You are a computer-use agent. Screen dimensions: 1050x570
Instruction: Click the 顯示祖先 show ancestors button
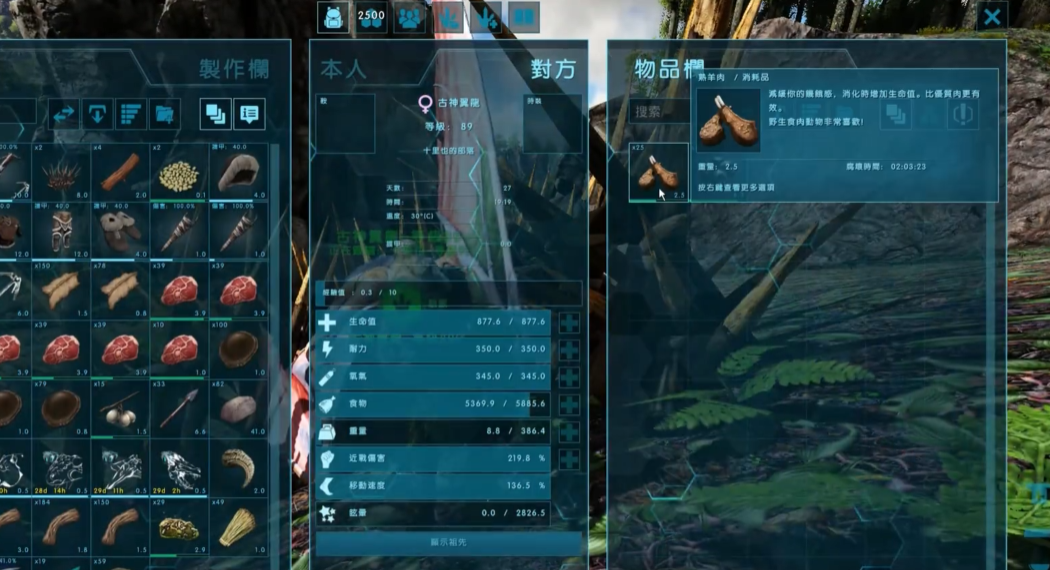448,543
